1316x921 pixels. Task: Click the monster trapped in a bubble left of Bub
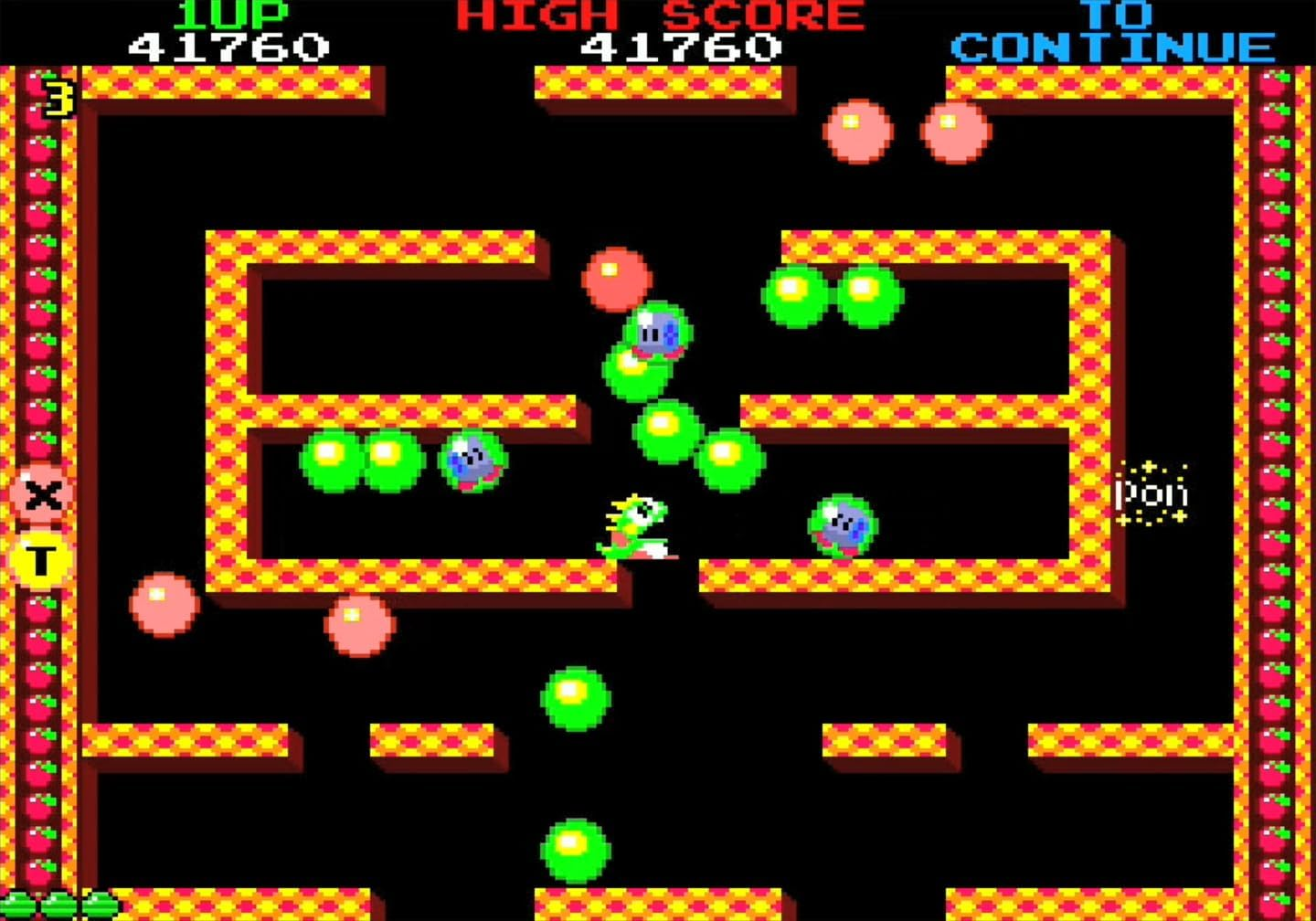473,461
